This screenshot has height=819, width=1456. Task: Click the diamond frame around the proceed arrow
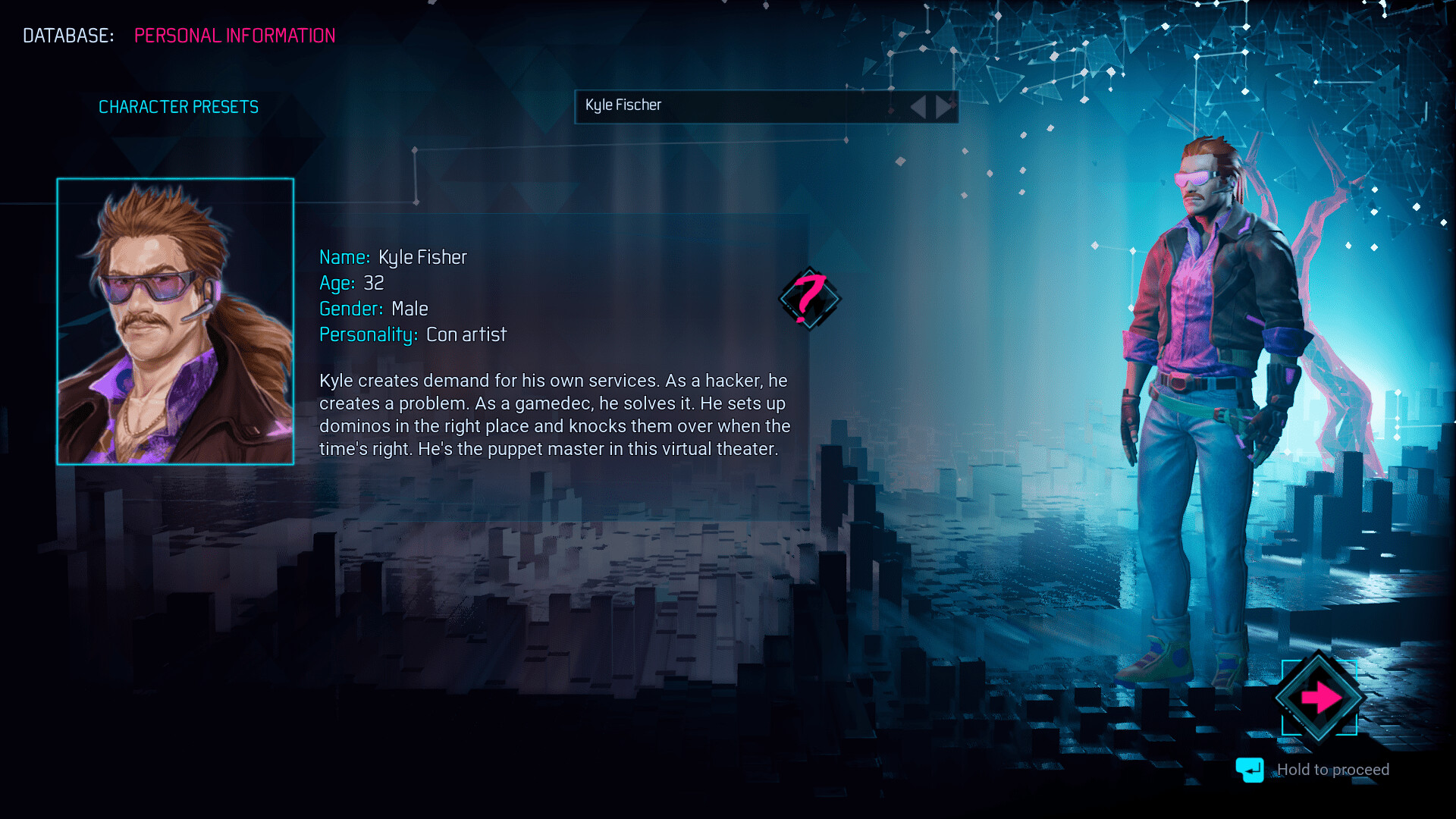(1319, 697)
